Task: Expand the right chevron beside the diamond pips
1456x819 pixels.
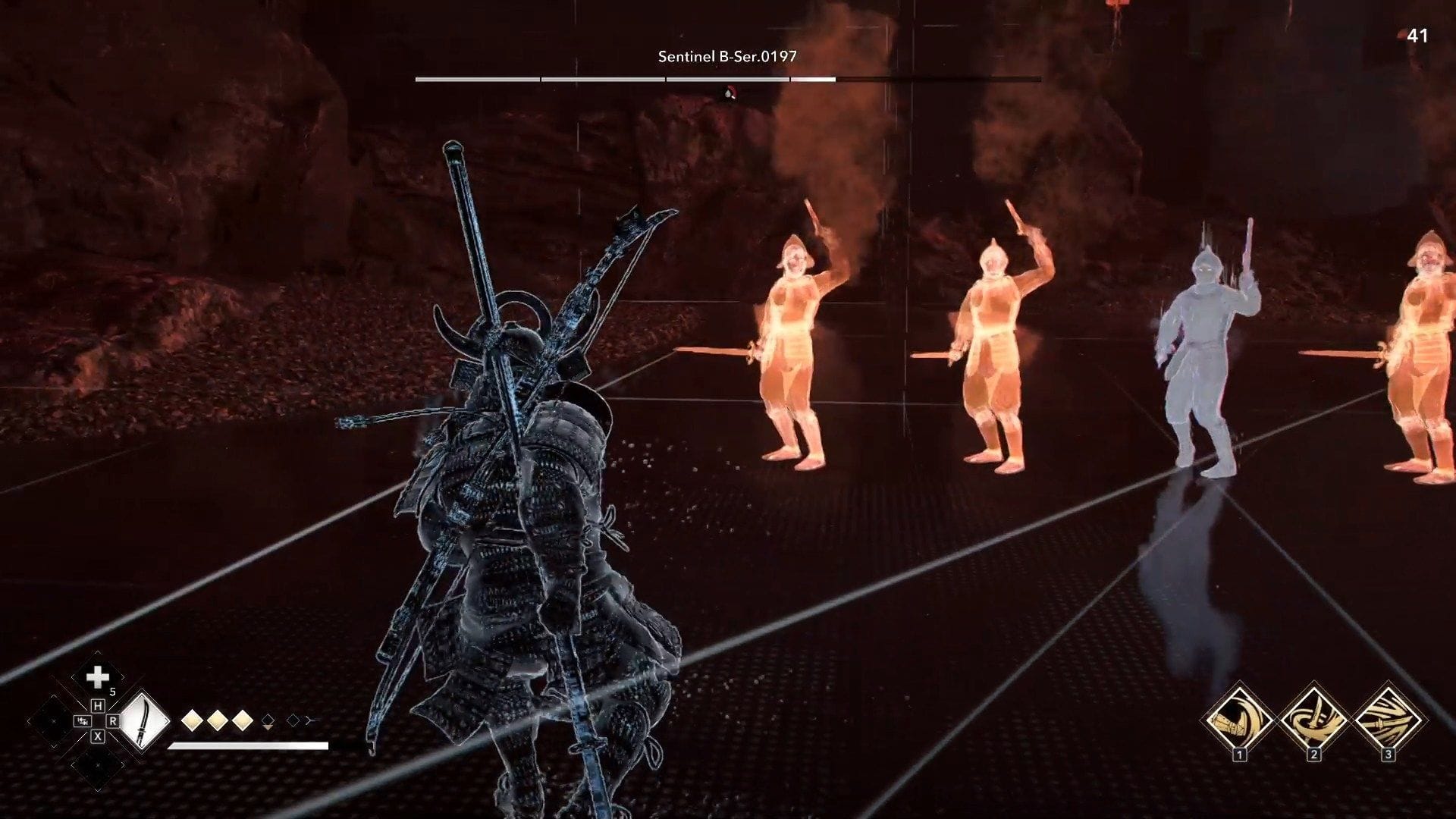Action: click(x=309, y=721)
